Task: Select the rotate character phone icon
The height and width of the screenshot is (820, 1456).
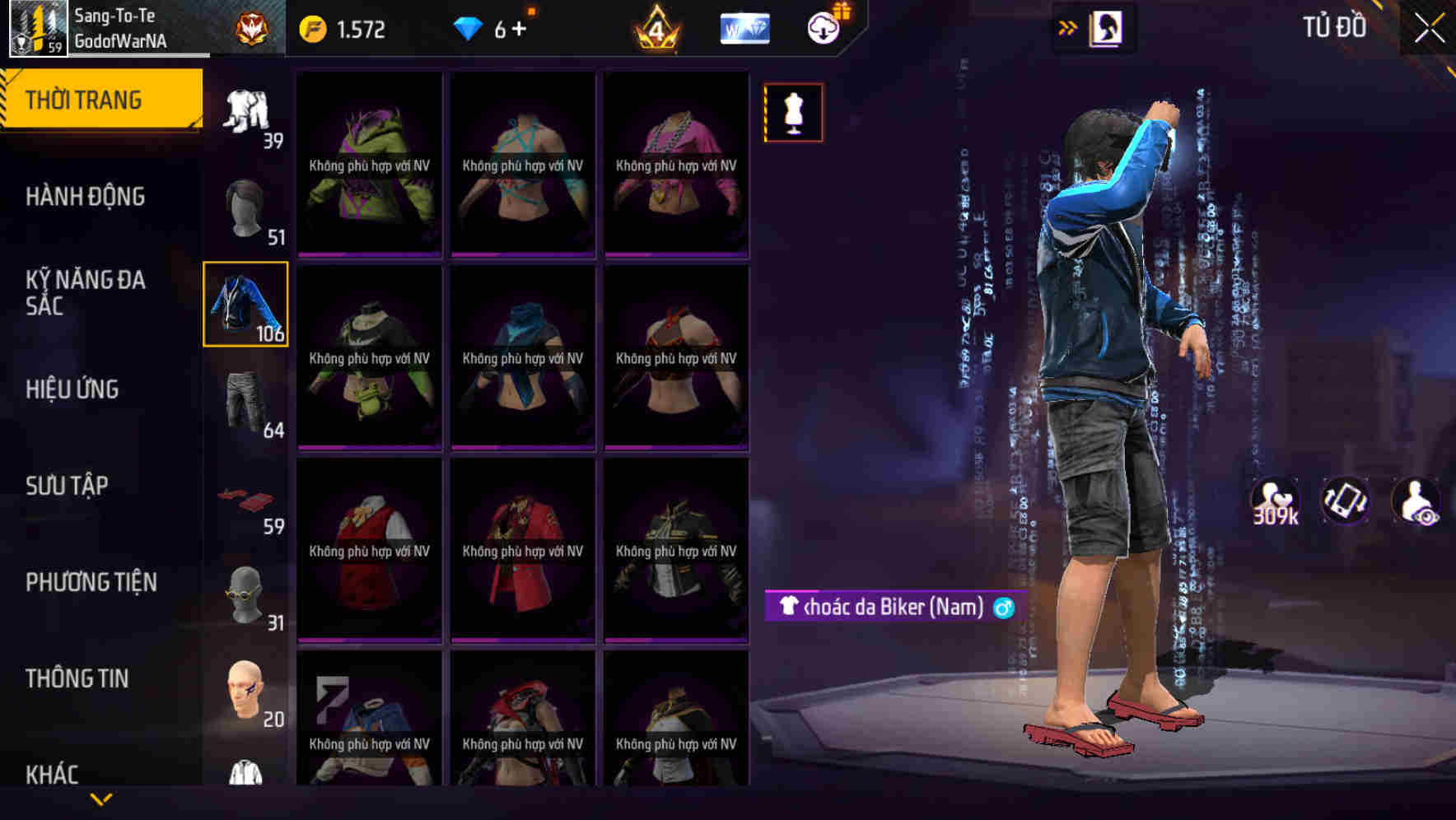Action: click(x=1345, y=504)
